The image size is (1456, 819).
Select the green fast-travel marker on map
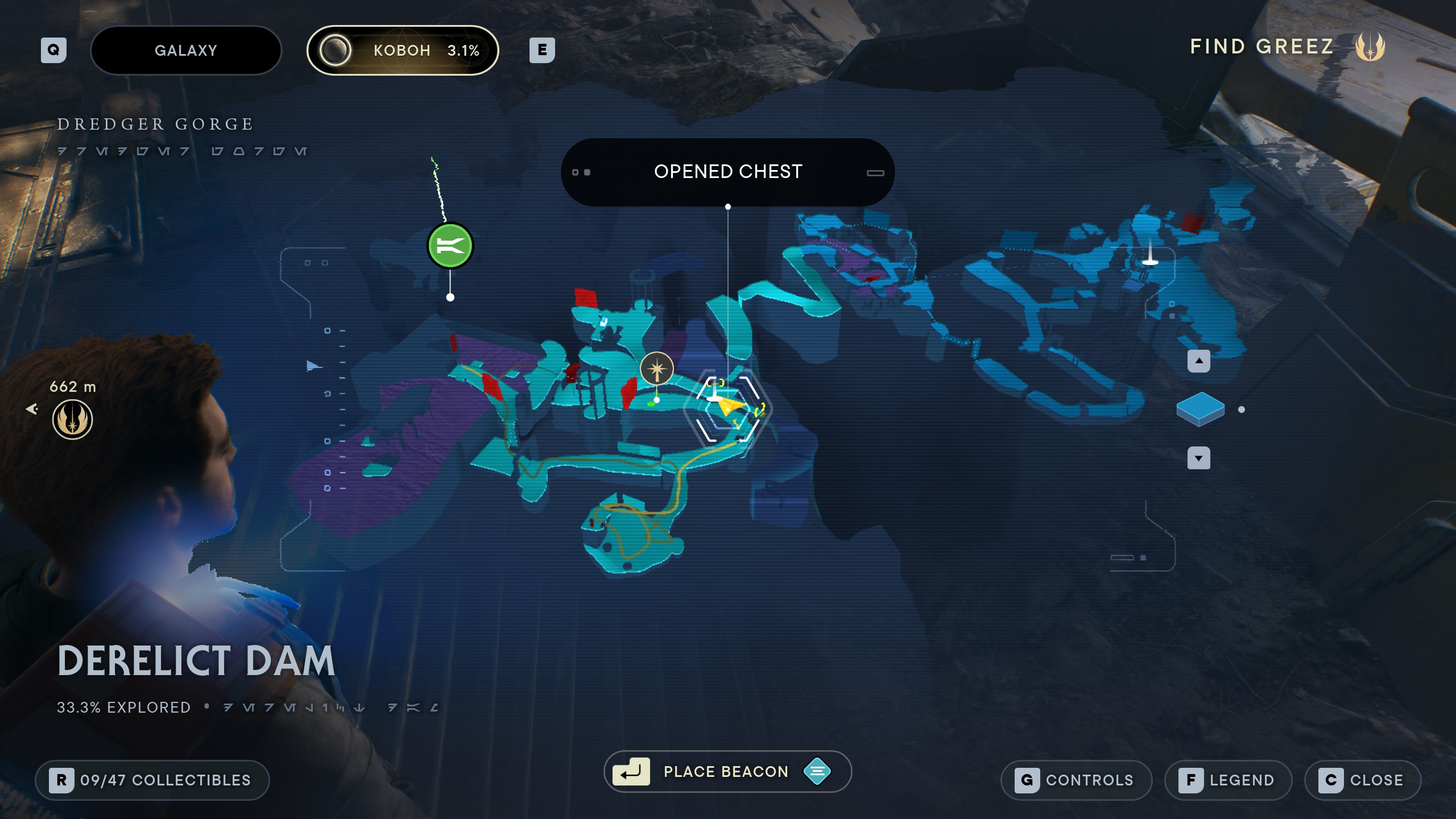coord(450,246)
